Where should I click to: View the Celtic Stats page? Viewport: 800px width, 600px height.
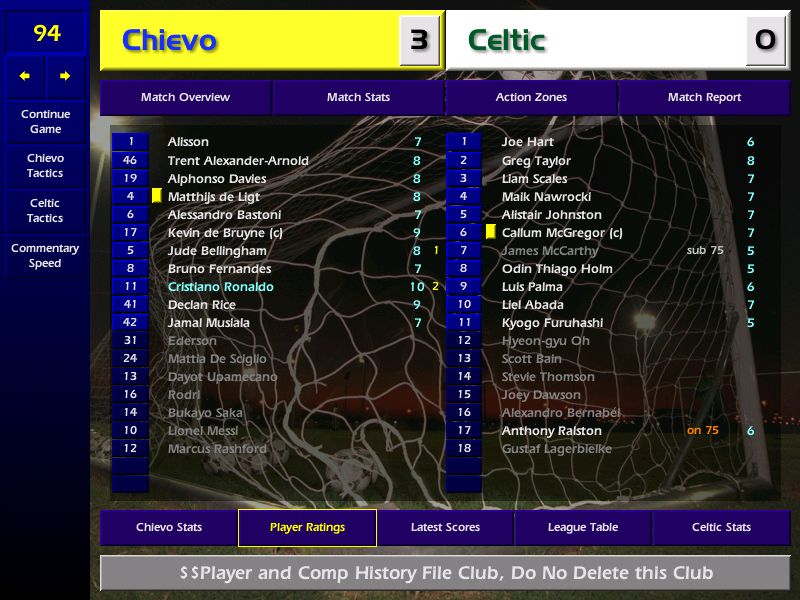pyautogui.click(x=721, y=528)
